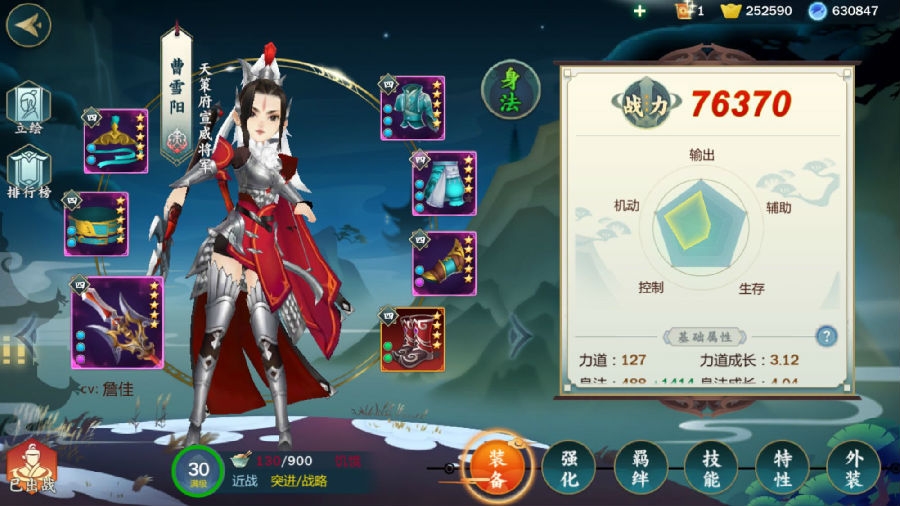The height and width of the screenshot is (506, 900).
Task: Tap the green plus add-currency button
Action: tap(640, 11)
